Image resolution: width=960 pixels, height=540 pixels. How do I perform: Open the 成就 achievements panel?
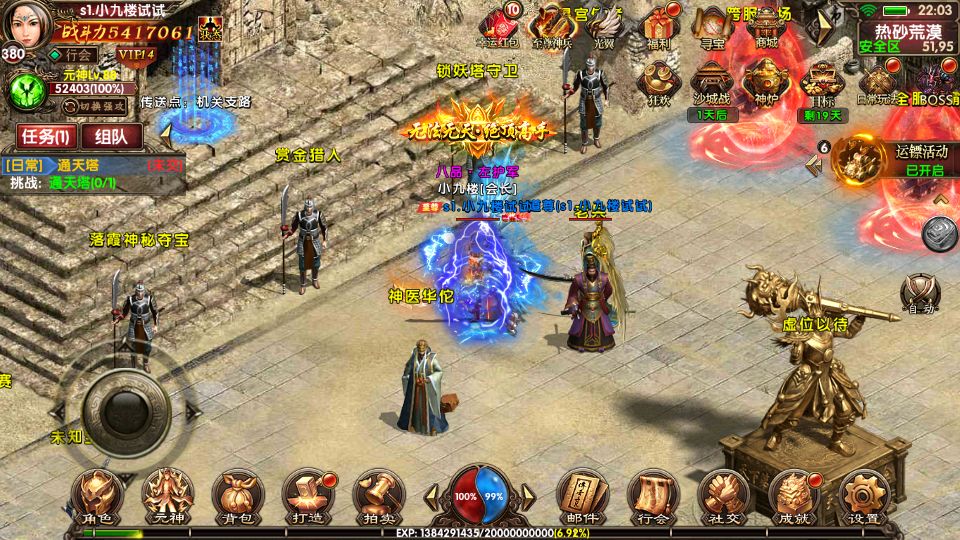coord(793,497)
